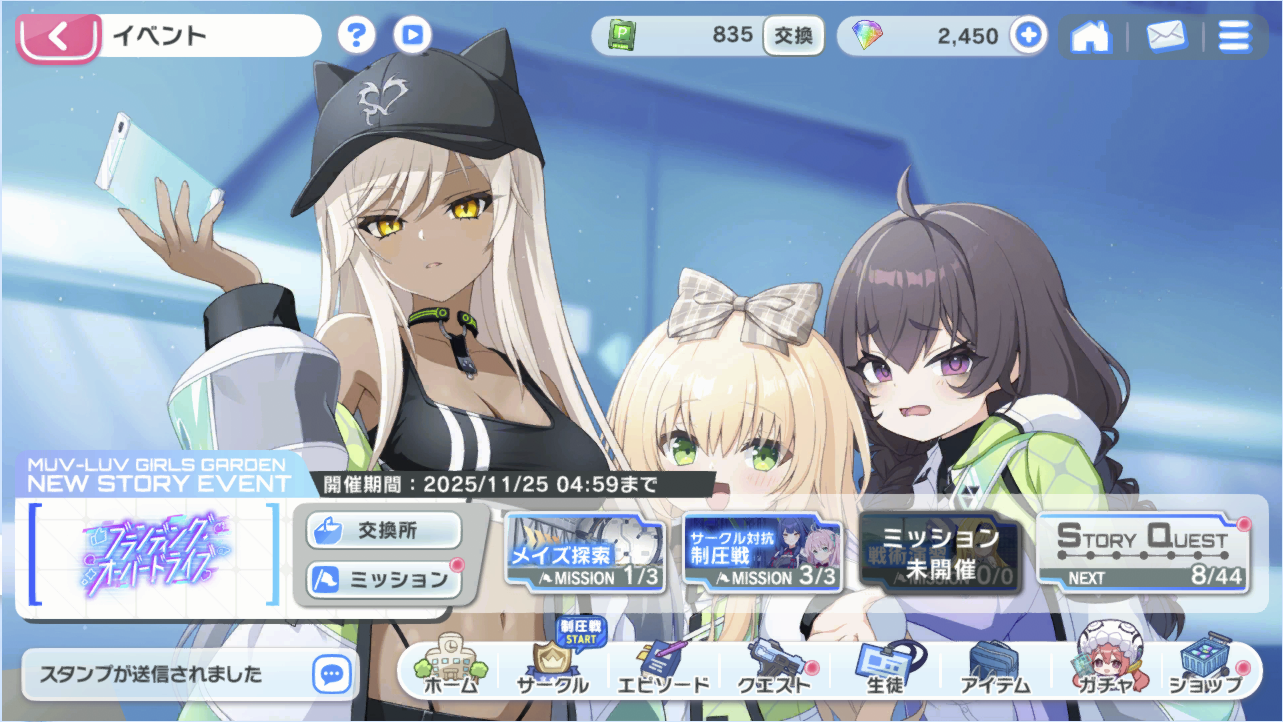Open the question mark help button
1283x722 pixels.
pos(356,36)
